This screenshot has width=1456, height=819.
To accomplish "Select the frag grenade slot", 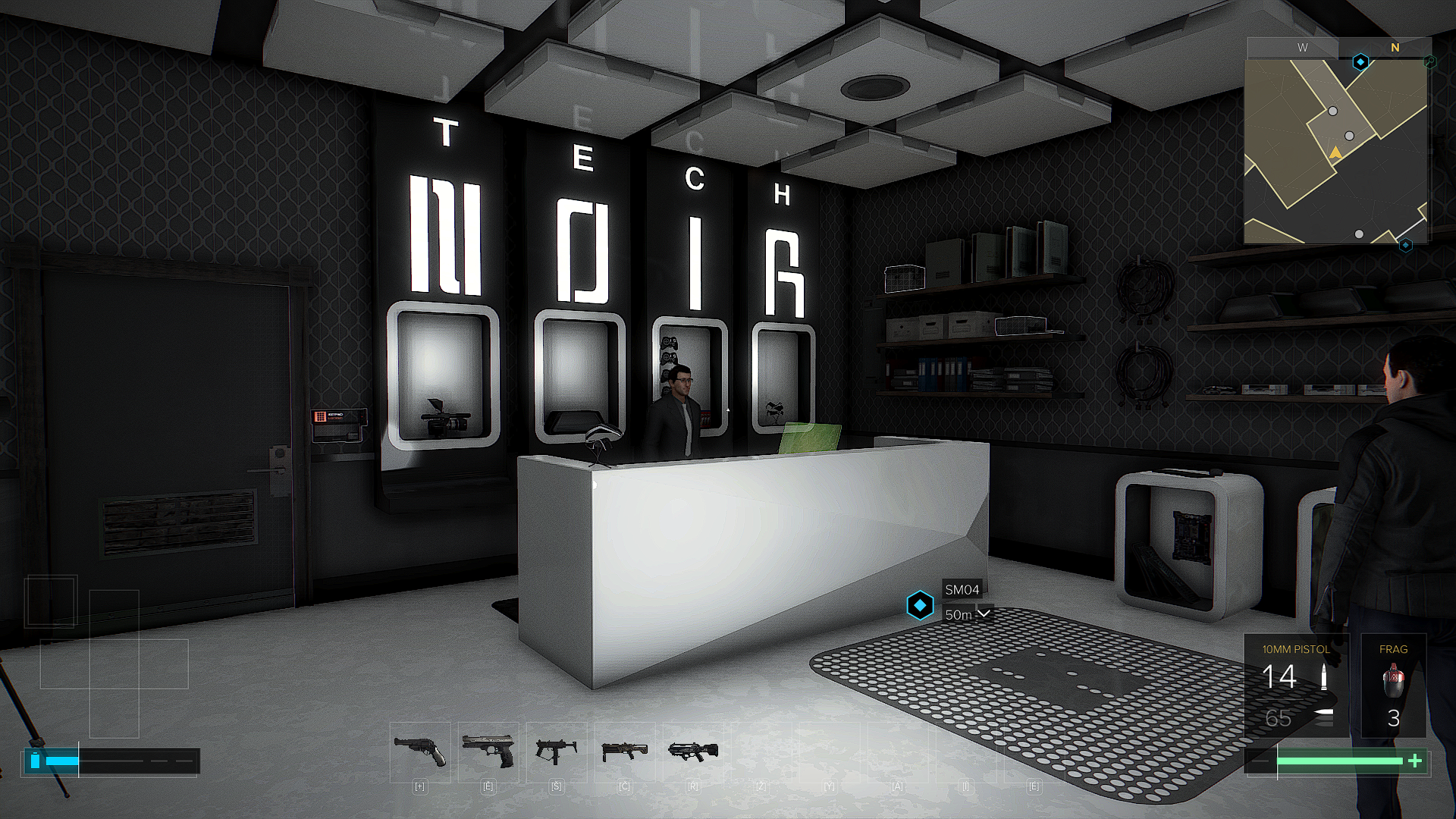I will [x=1393, y=686].
